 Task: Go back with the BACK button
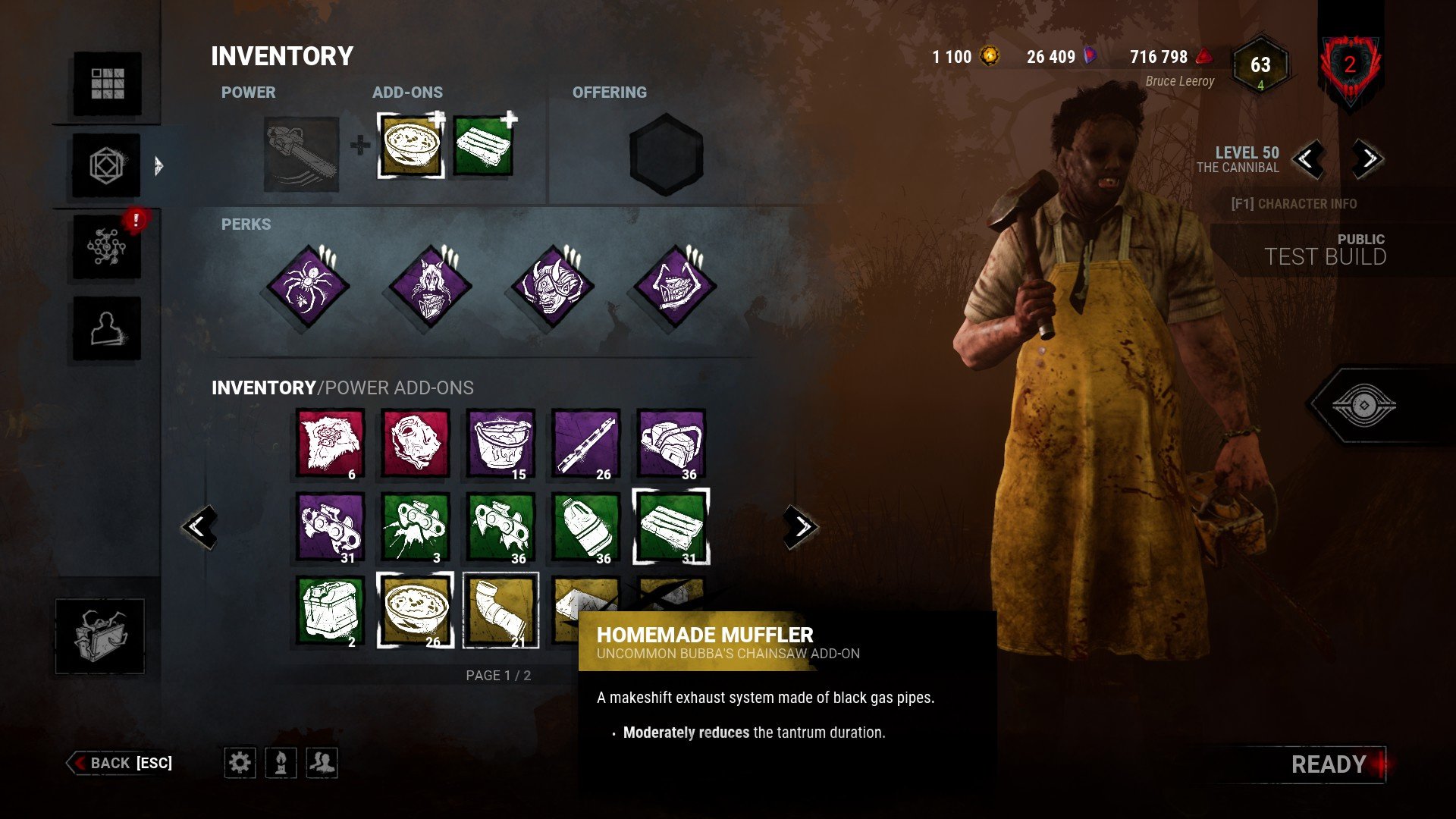121,763
